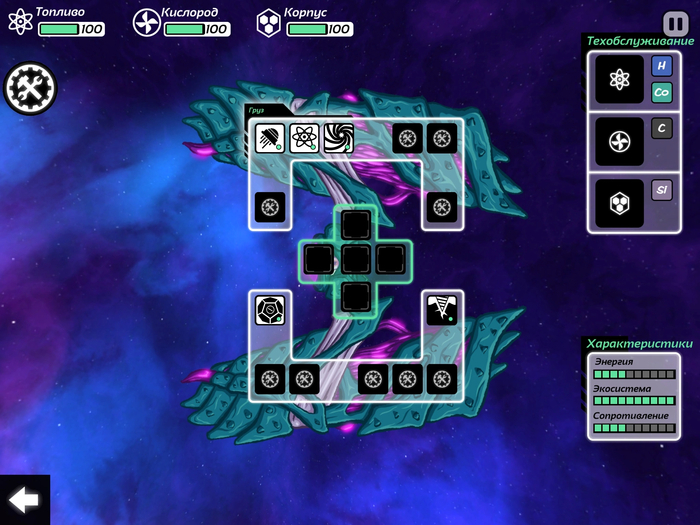Pick the cobalt Co element

point(661,92)
